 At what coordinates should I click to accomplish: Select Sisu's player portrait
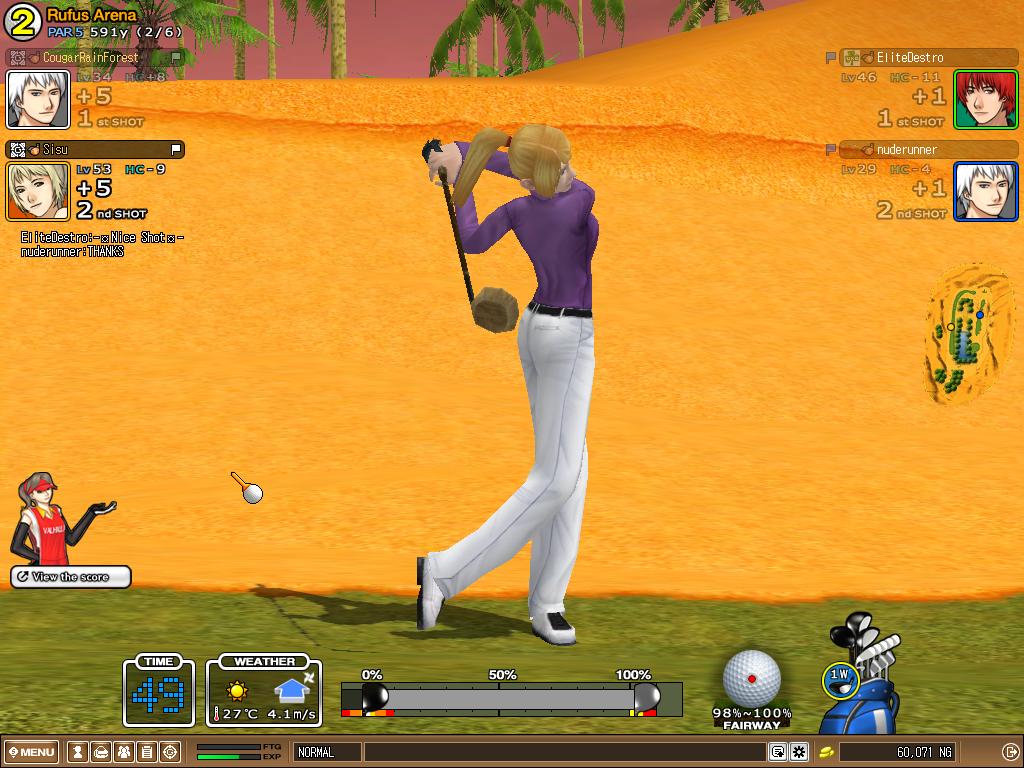click(x=38, y=191)
